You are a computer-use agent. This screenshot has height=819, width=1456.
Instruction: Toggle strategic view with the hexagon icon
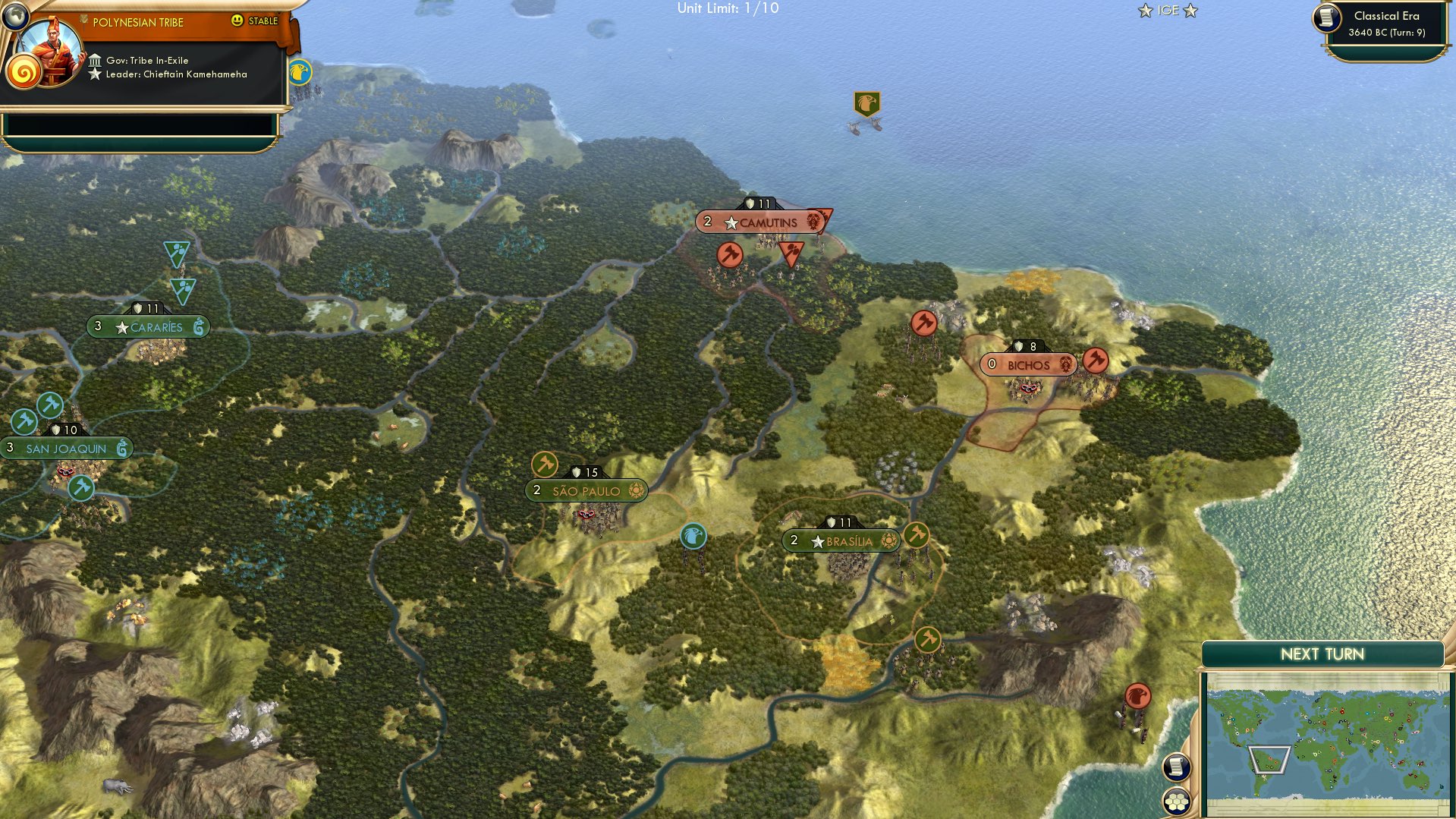click(1177, 800)
